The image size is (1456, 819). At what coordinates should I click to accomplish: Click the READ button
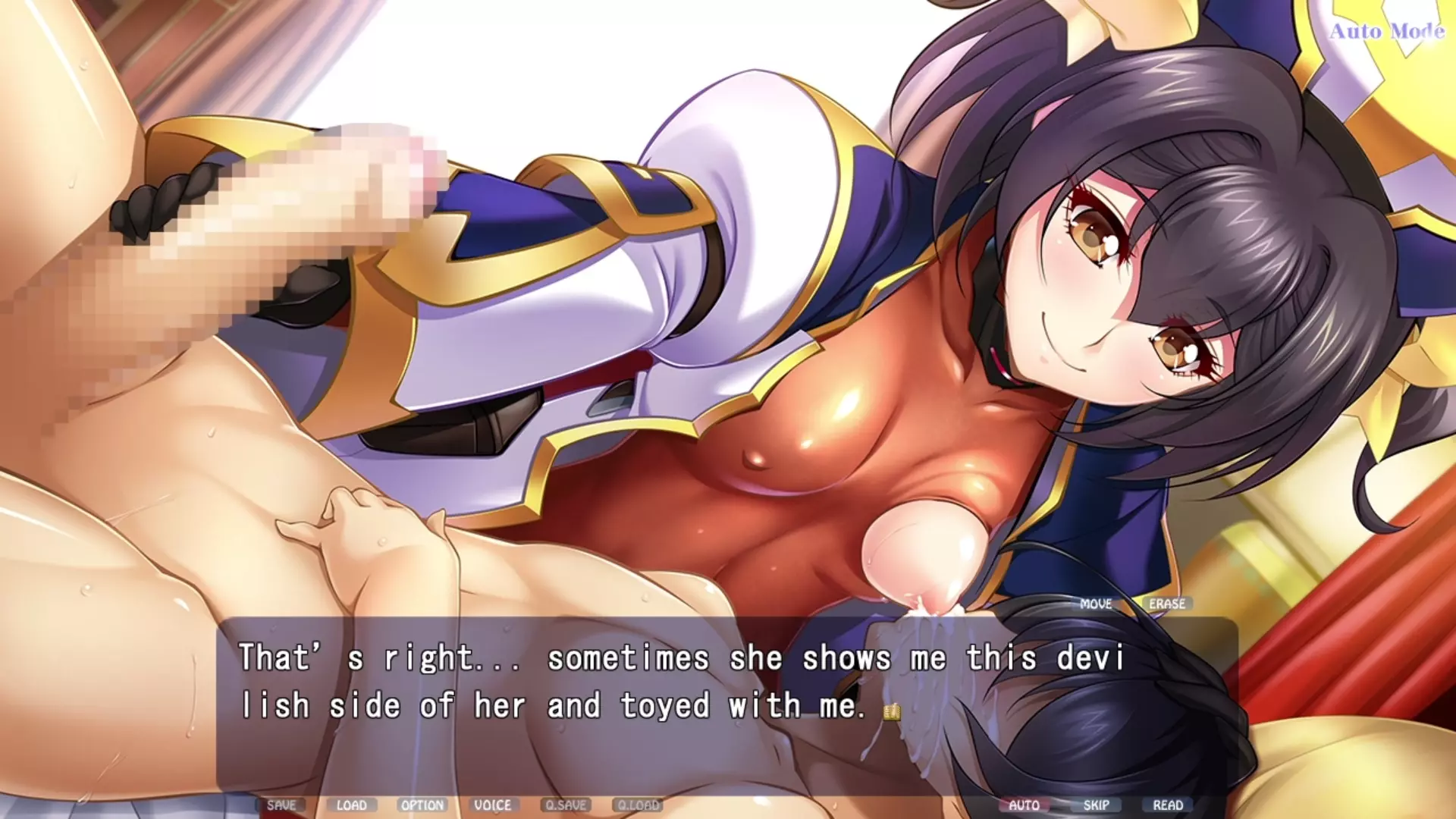point(1168,805)
